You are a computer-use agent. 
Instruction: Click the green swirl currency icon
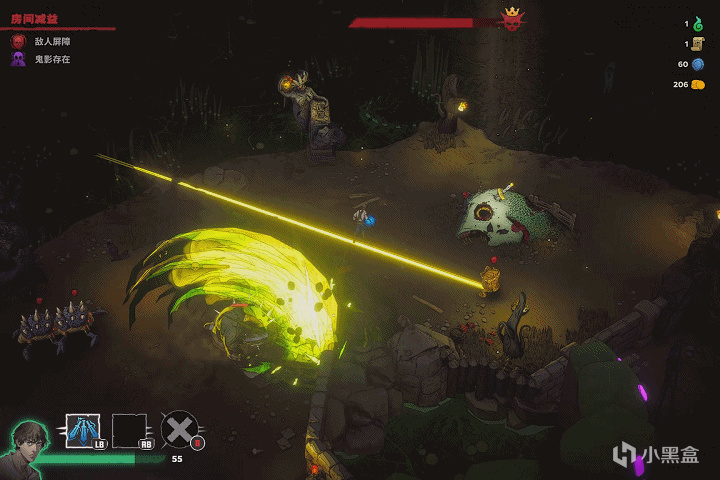point(698,23)
